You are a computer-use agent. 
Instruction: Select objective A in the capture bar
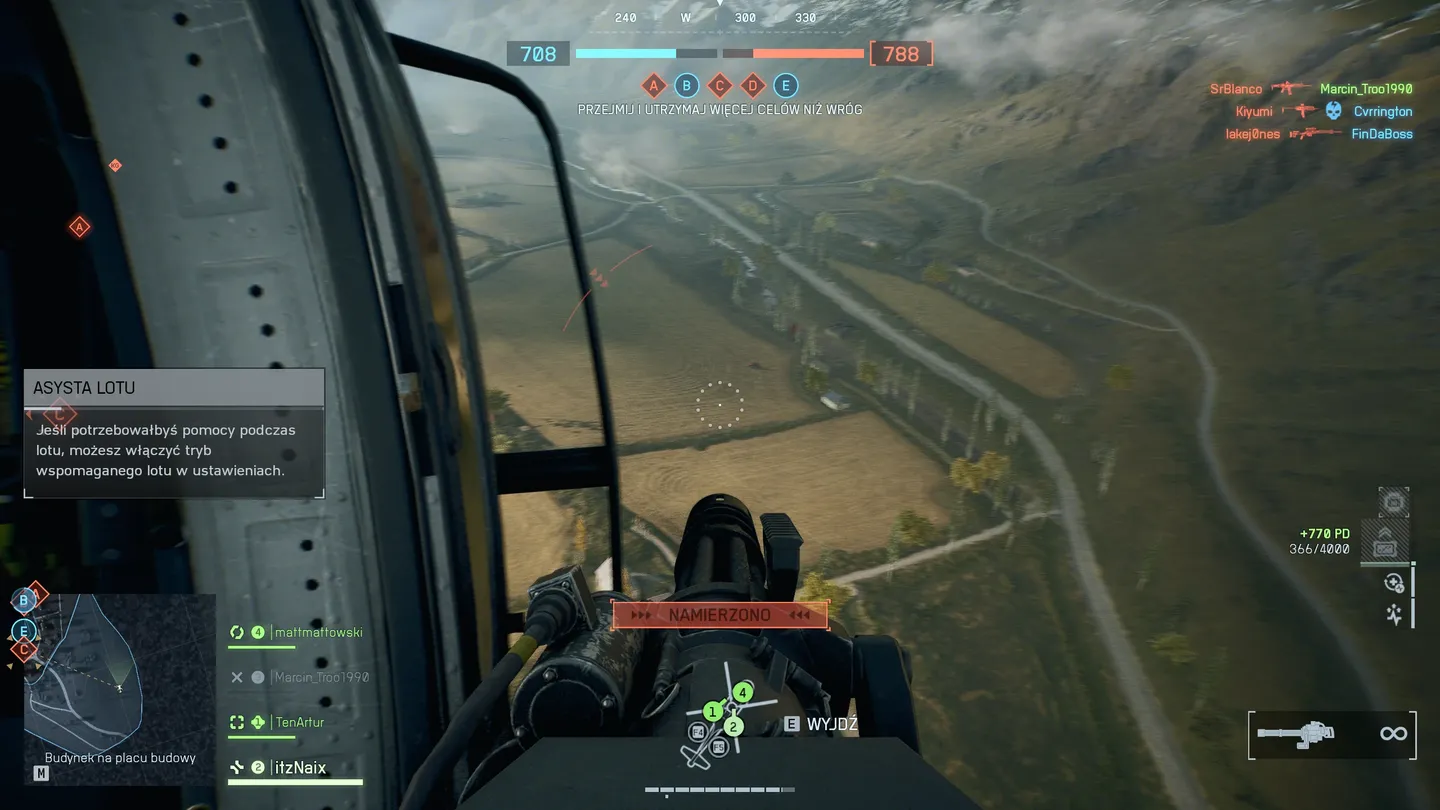click(x=653, y=86)
